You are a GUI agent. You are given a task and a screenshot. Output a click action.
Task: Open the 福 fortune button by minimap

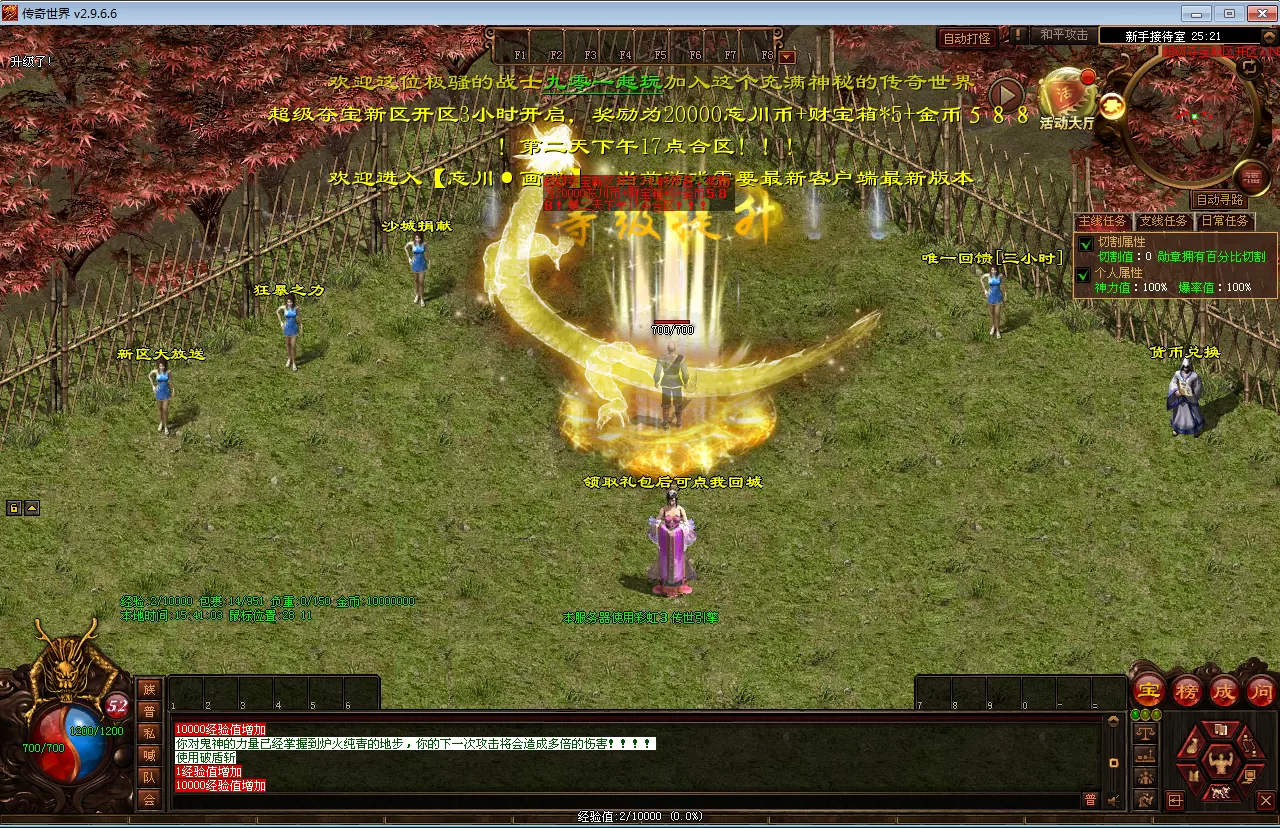coord(1251,179)
